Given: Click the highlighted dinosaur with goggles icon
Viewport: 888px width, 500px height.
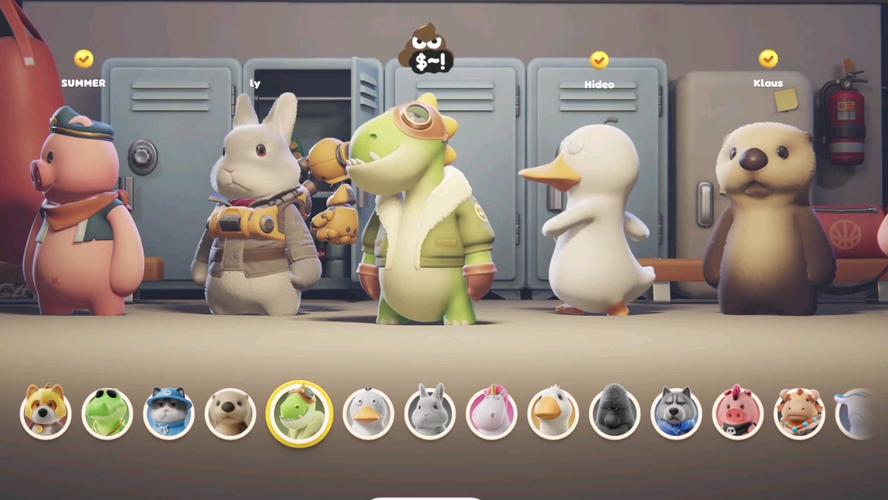Looking at the screenshot, I should (x=300, y=413).
